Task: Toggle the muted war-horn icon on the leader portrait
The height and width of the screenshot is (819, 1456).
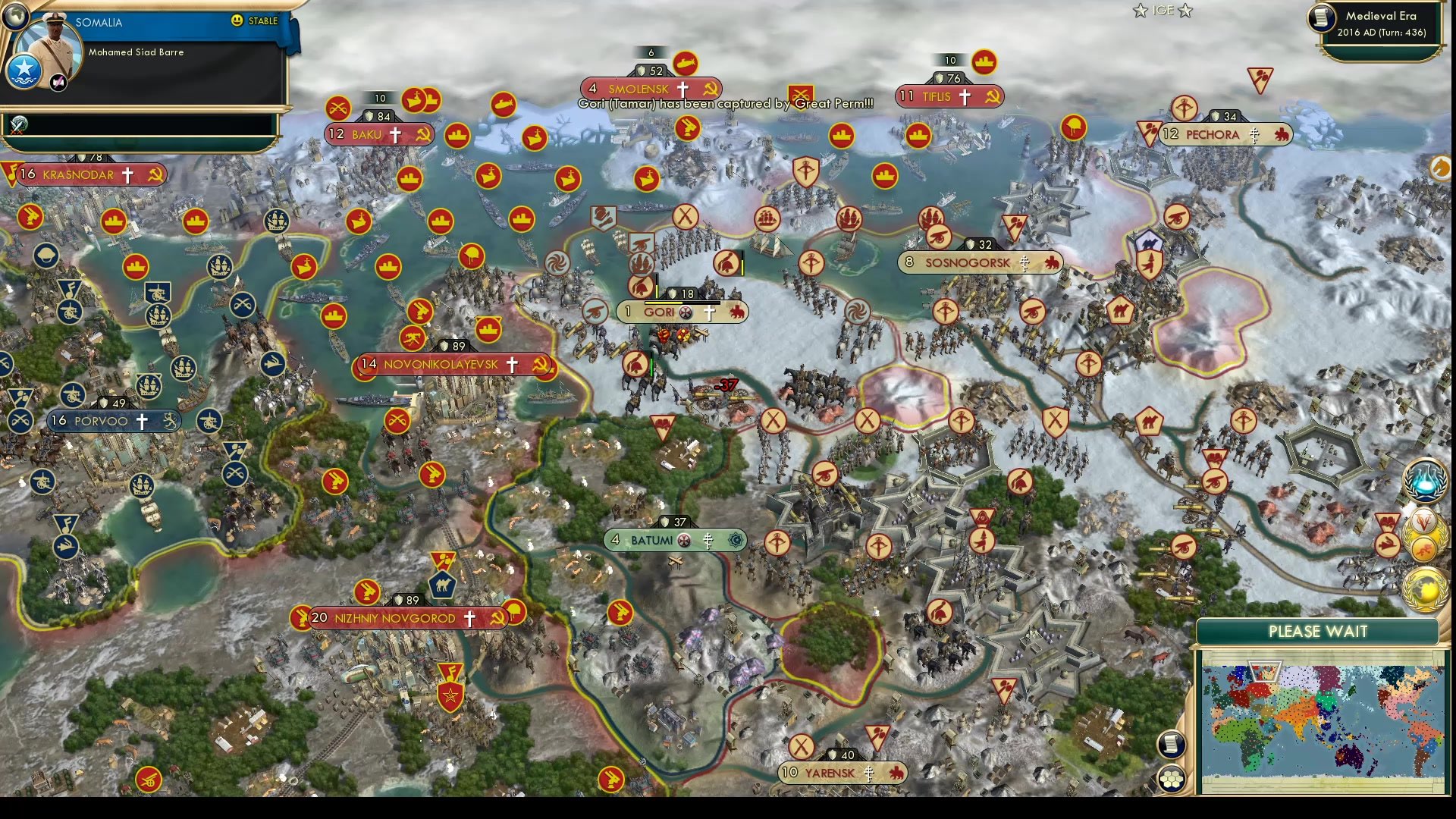Action: [58, 82]
